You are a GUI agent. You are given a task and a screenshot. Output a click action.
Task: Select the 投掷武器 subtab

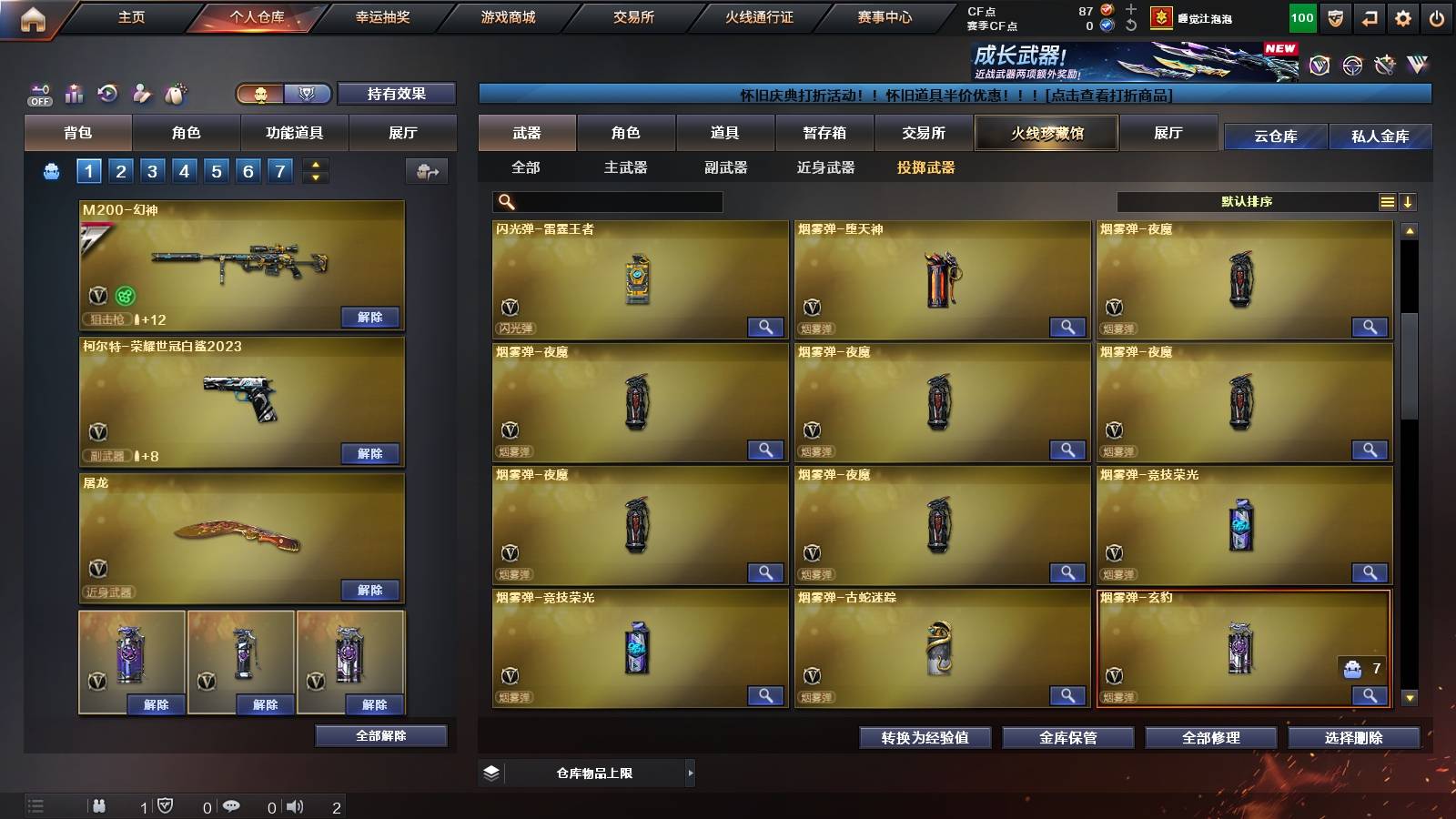pos(925,167)
